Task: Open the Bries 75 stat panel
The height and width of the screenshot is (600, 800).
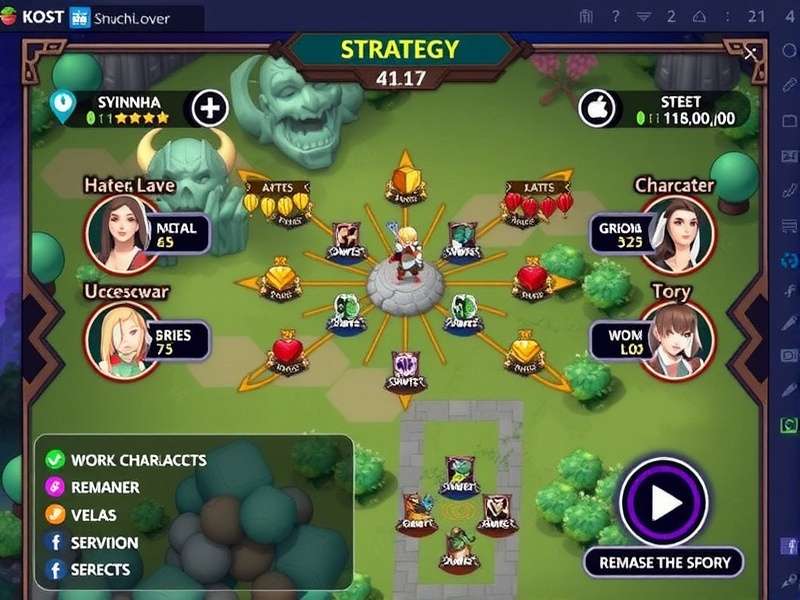Action: click(177, 340)
